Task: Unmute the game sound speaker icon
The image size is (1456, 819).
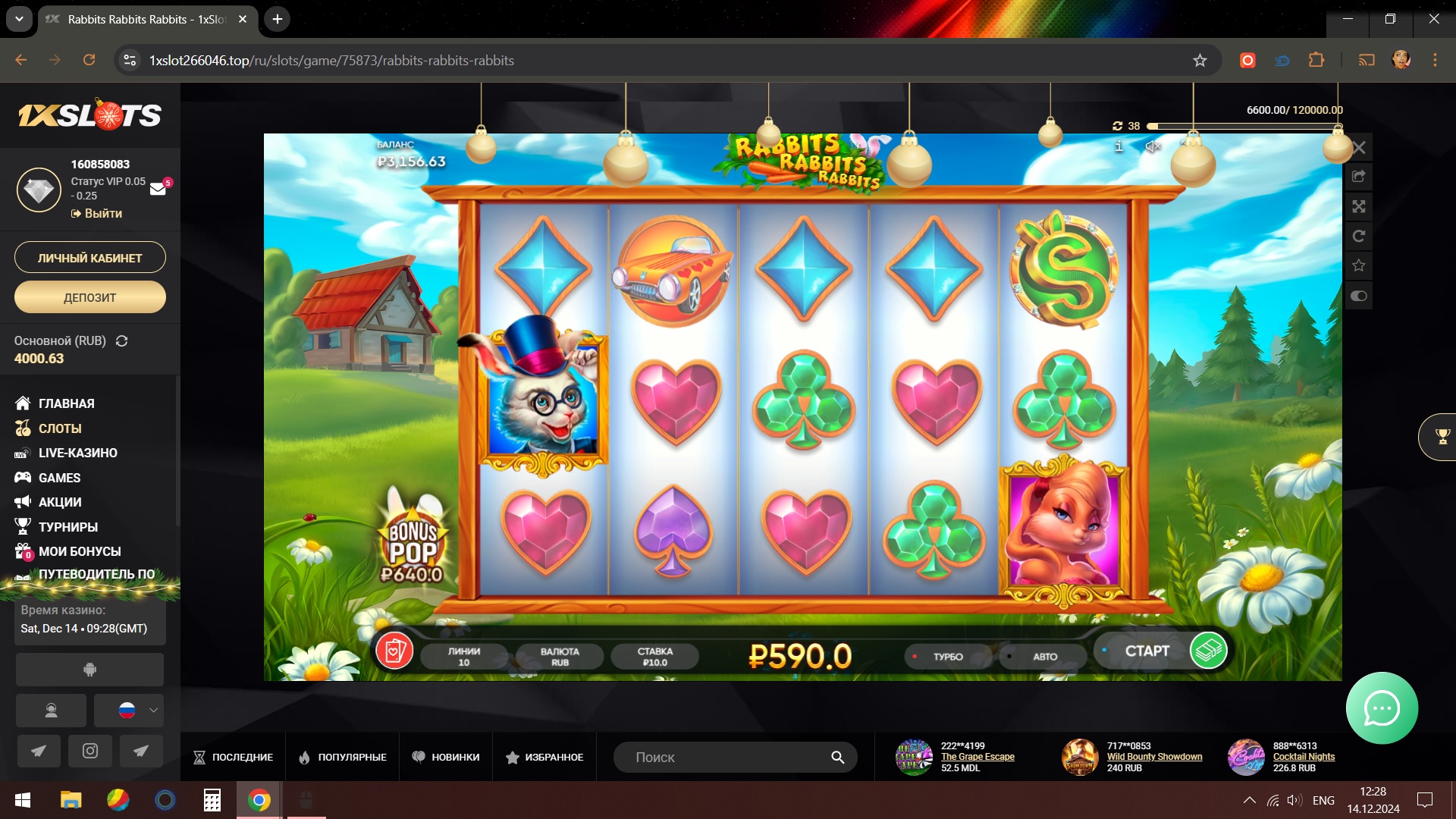Action: (1153, 146)
